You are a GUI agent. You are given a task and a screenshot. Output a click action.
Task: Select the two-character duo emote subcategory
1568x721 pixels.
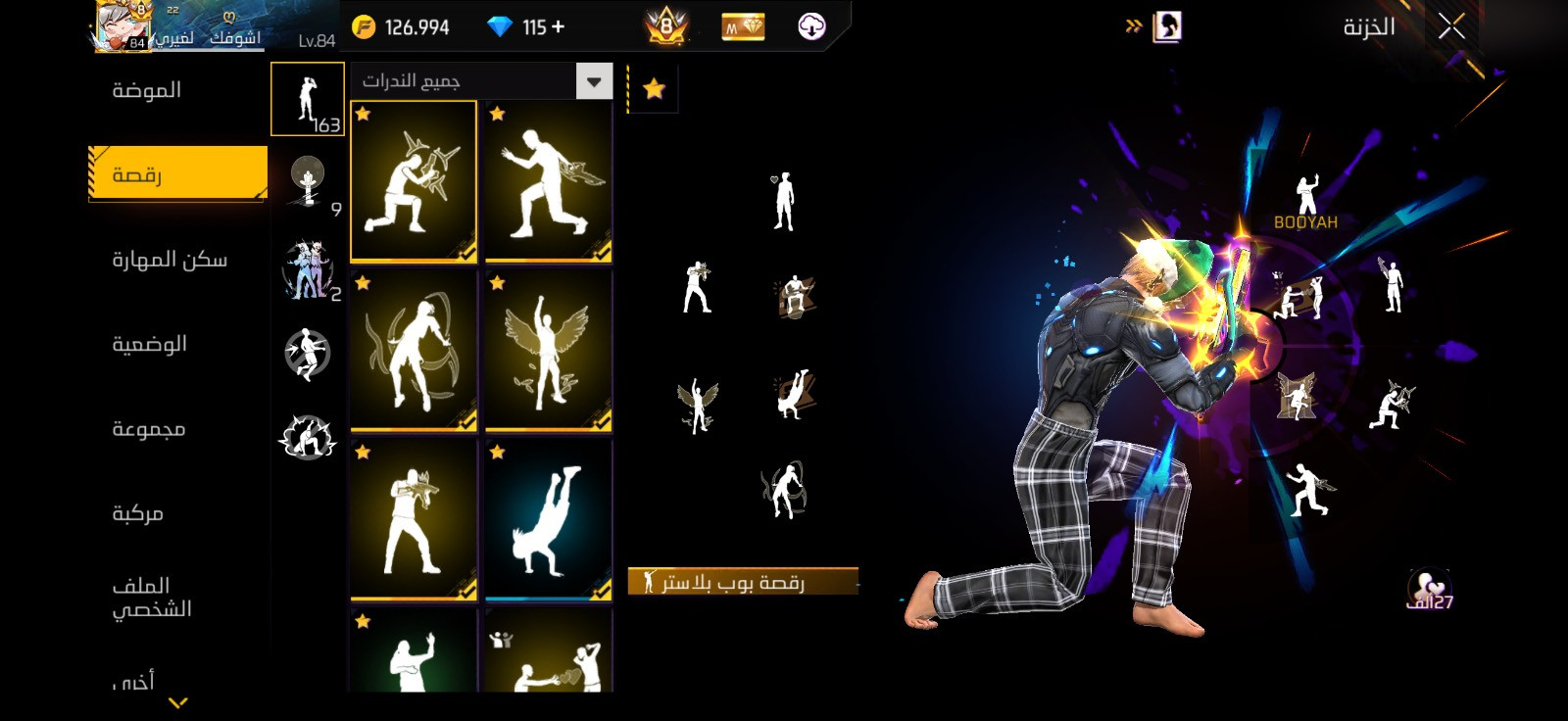tap(308, 269)
